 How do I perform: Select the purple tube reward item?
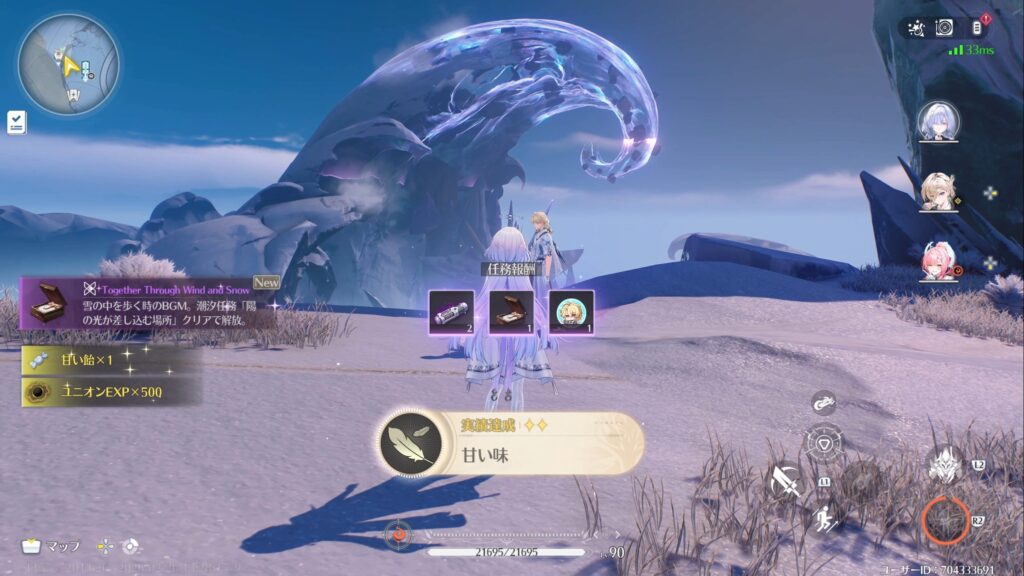pyautogui.click(x=452, y=312)
